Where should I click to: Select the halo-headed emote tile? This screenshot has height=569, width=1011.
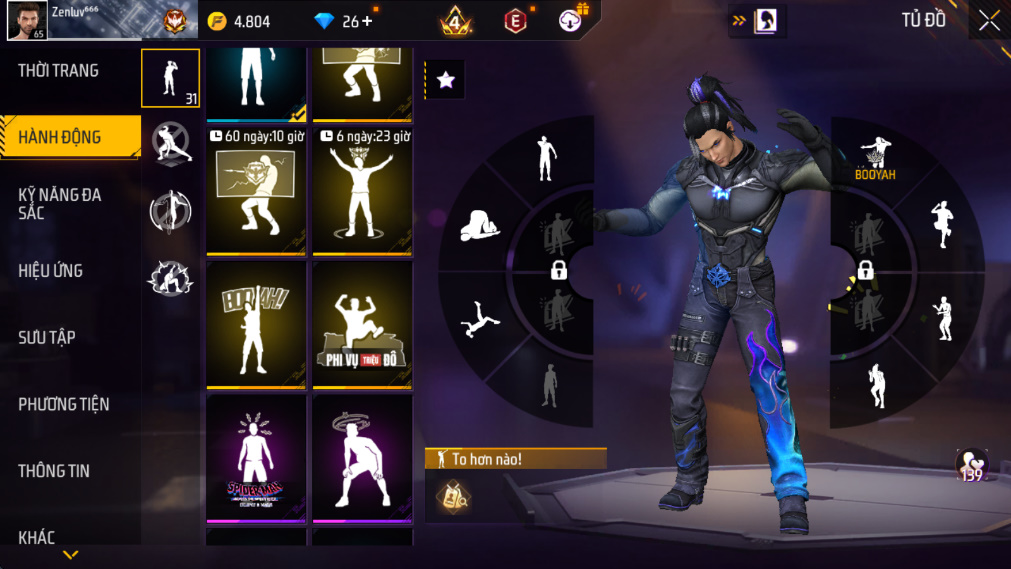362,457
